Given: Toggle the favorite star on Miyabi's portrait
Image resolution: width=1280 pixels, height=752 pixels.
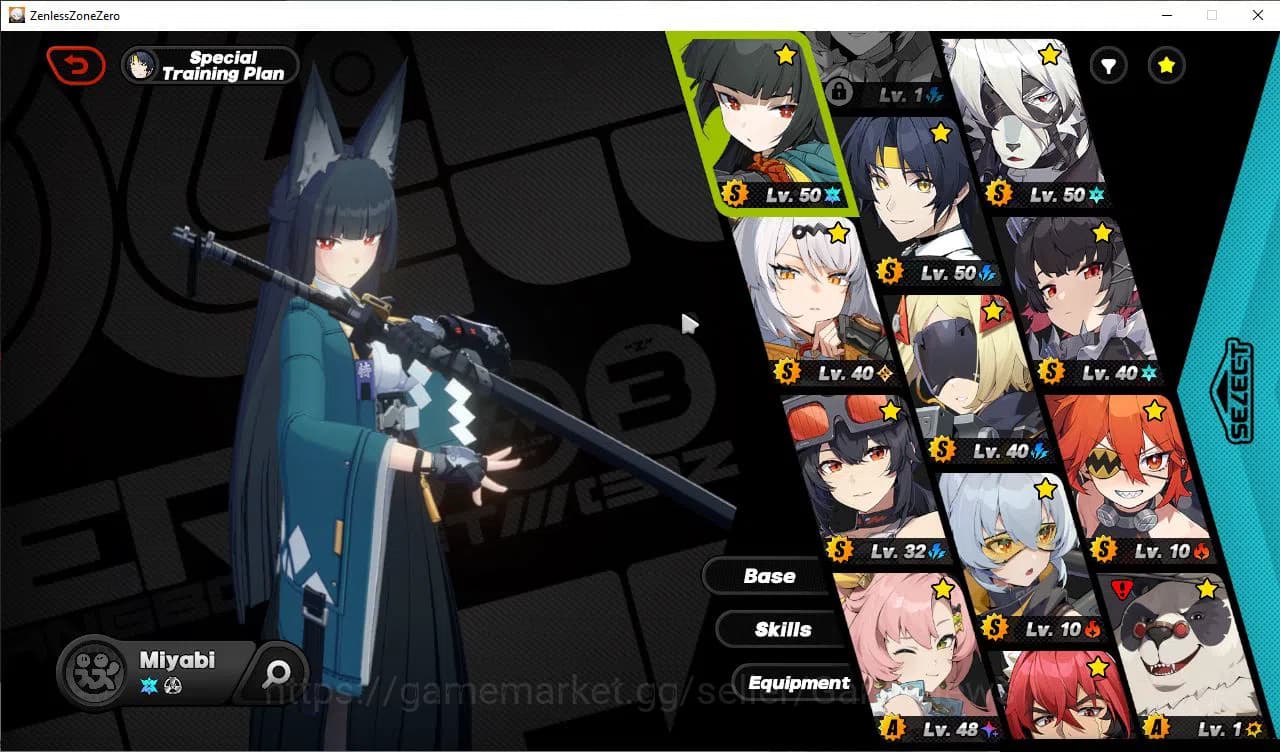Looking at the screenshot, I should point(786,56).
